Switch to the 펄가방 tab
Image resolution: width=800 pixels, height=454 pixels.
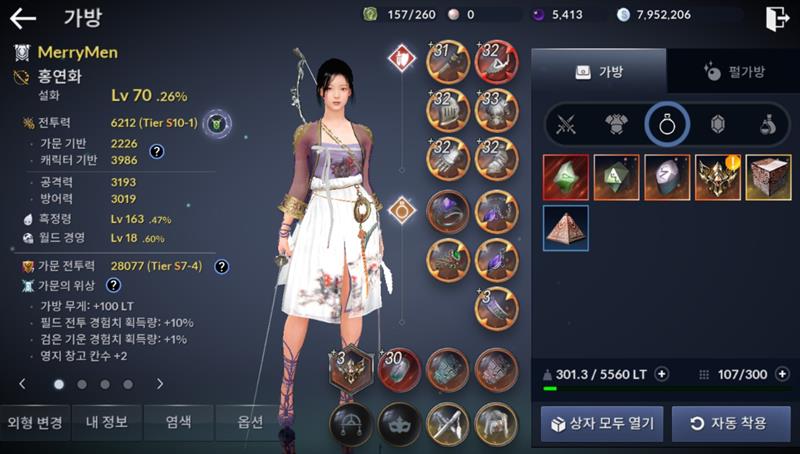733,72
